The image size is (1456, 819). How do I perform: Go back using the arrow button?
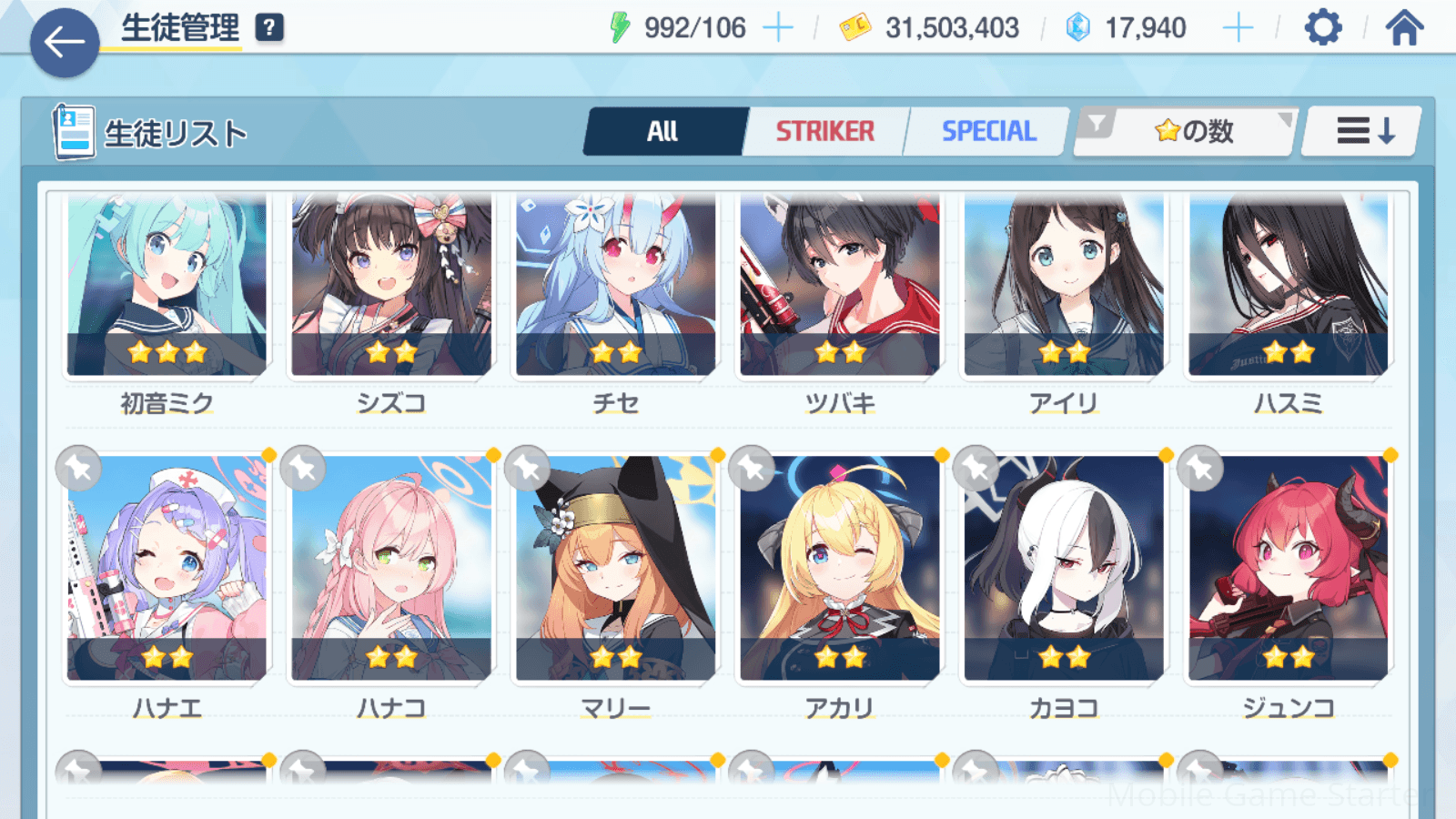(x=65, y=42)
